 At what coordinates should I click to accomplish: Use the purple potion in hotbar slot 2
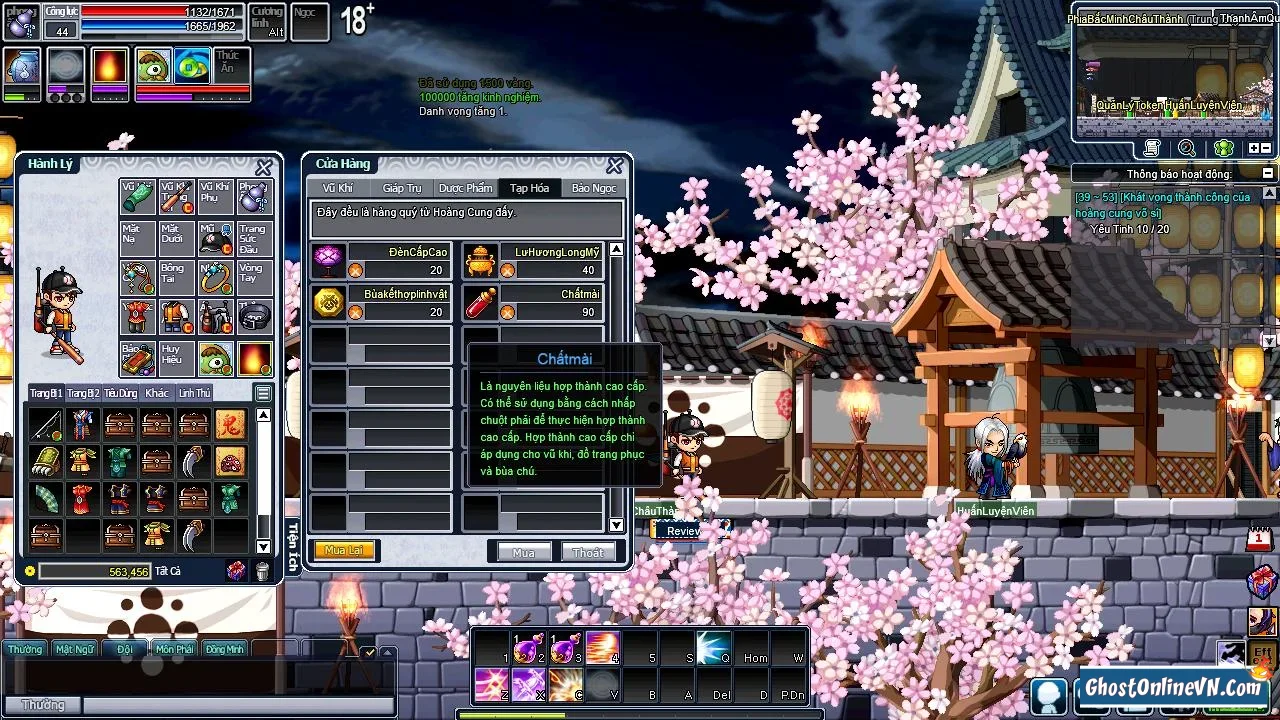point(526,649)
